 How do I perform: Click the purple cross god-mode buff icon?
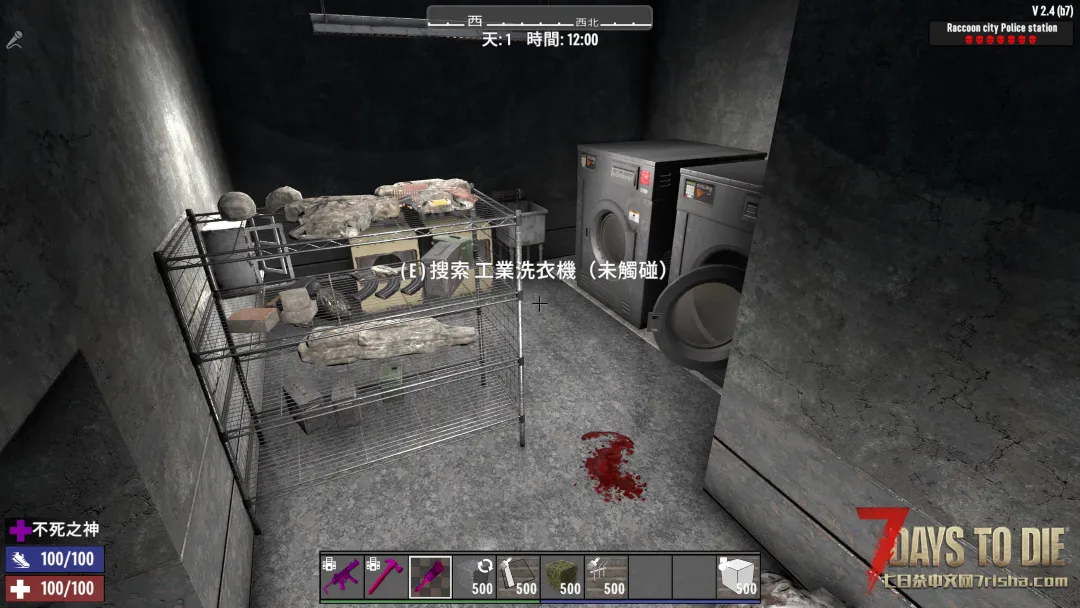coord(20,530)
